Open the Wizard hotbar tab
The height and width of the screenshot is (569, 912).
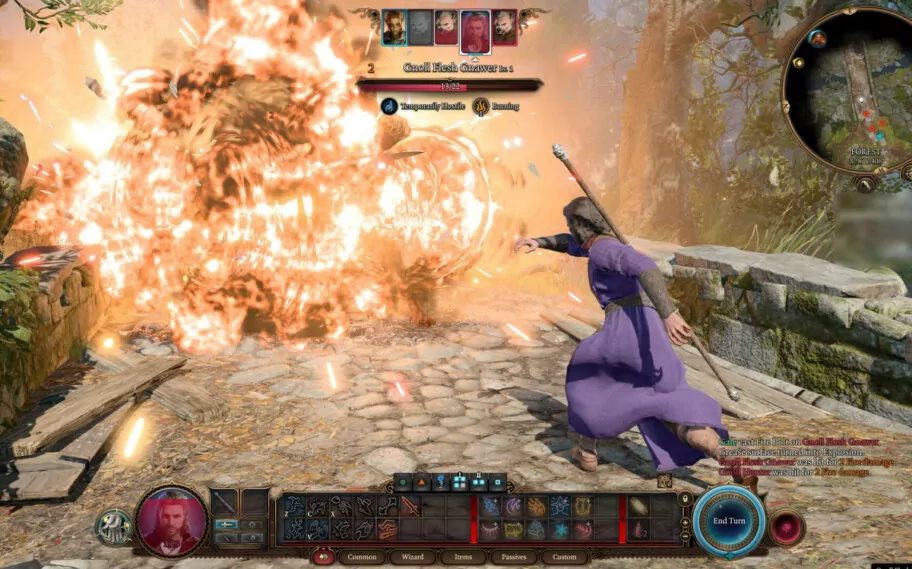(411, 557)
